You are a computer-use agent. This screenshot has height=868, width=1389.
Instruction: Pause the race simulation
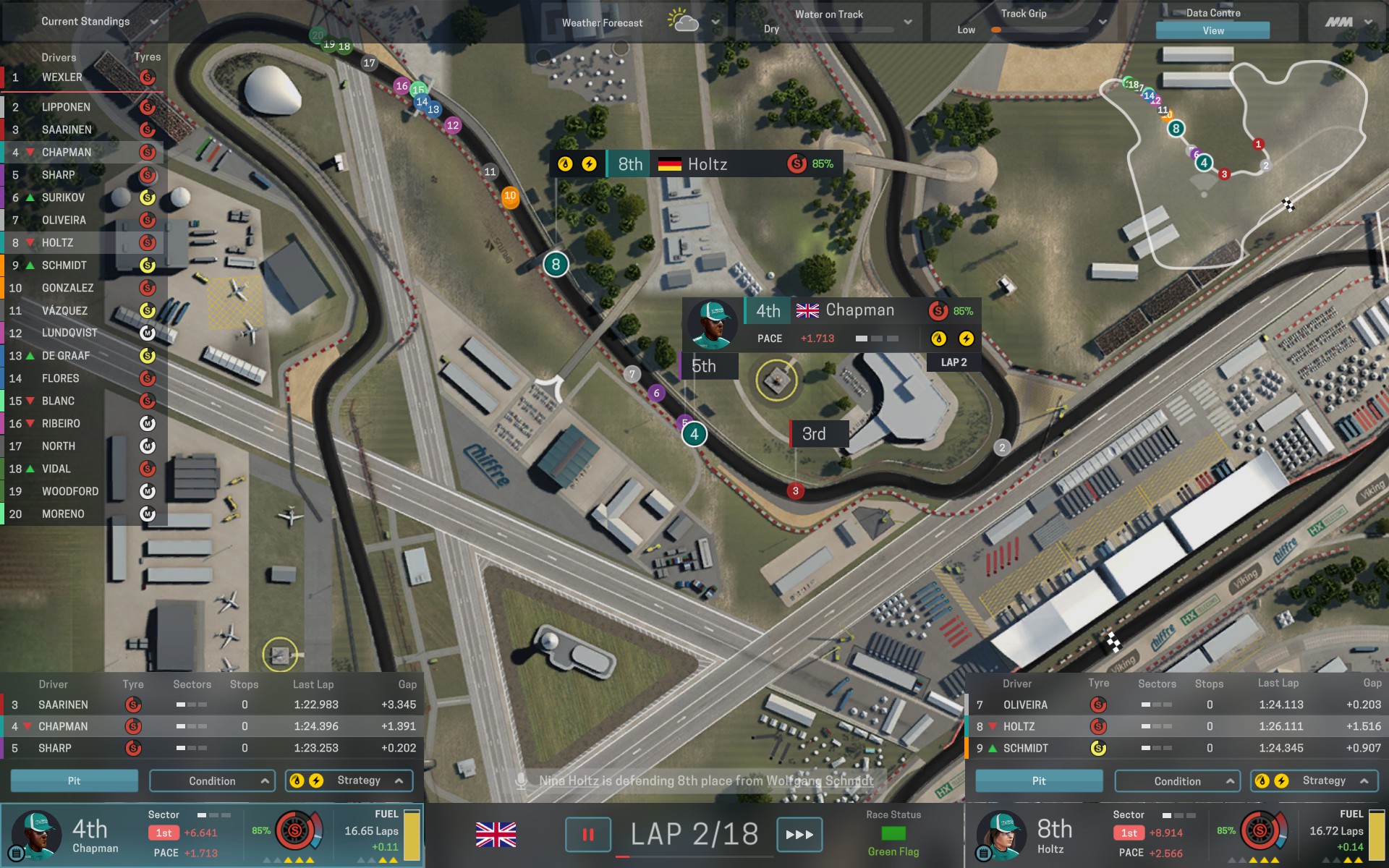pyautogui.click(x=587, y=835)
